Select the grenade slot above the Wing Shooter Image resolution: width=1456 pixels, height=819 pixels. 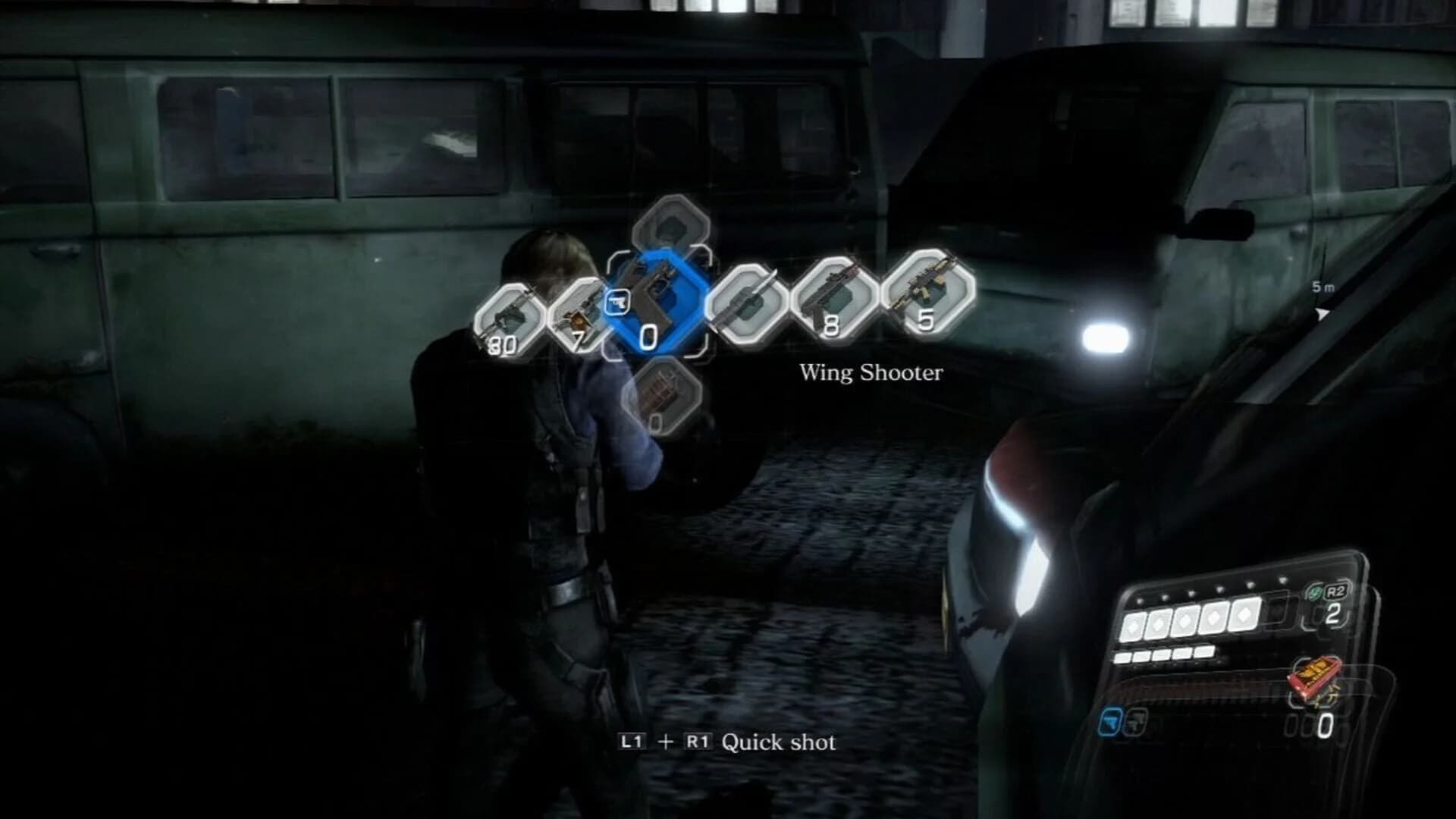click(671, 227)
